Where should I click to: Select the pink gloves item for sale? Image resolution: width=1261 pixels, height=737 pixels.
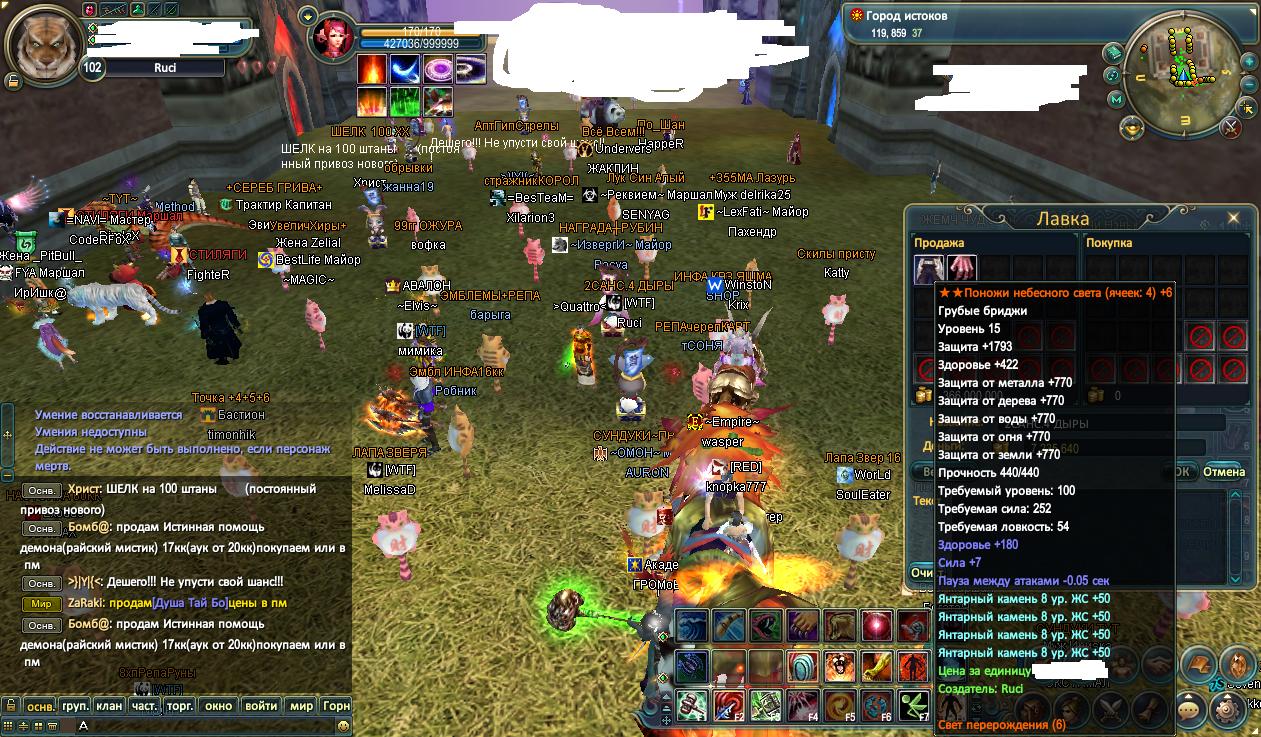962,269
